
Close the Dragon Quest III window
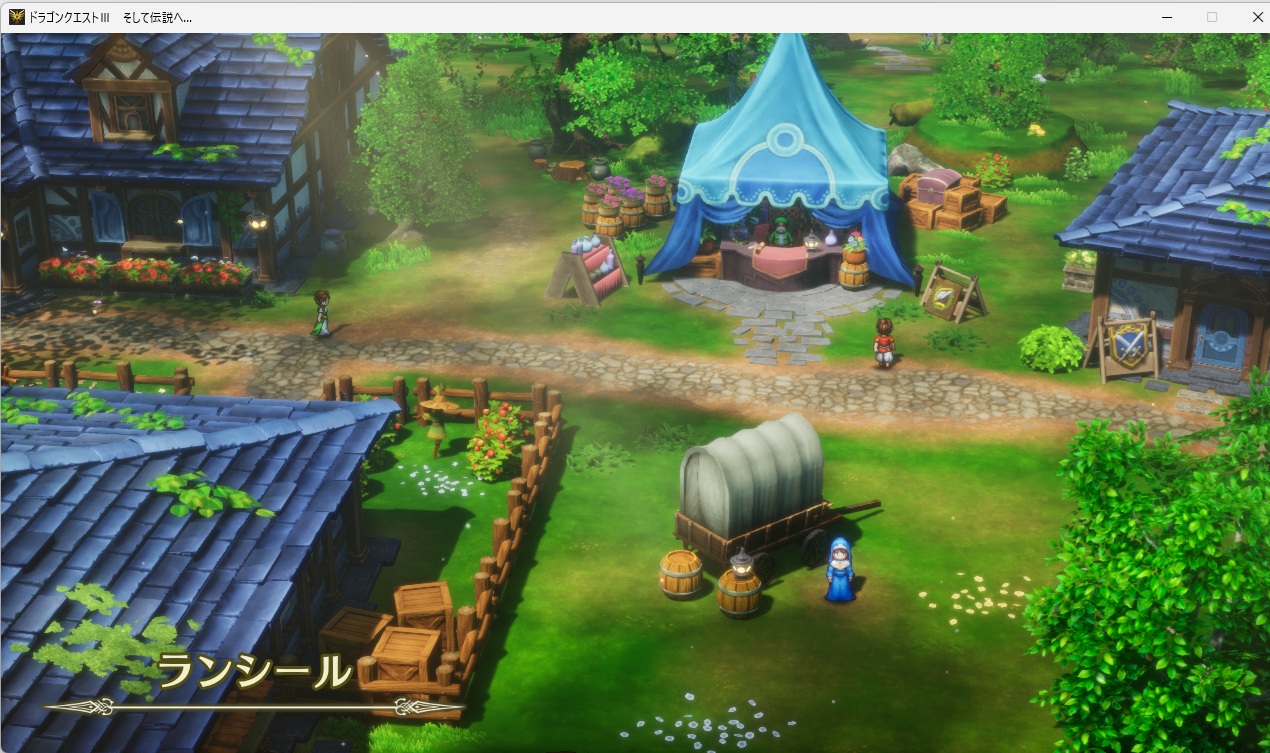coord(1258,17)
